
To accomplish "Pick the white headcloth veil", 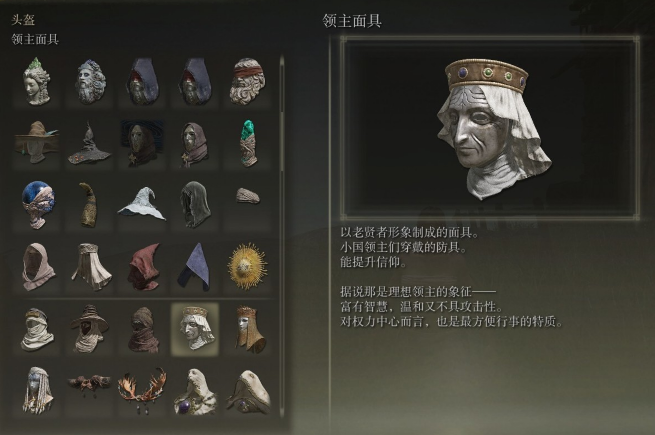I will (x=90, y=266).
